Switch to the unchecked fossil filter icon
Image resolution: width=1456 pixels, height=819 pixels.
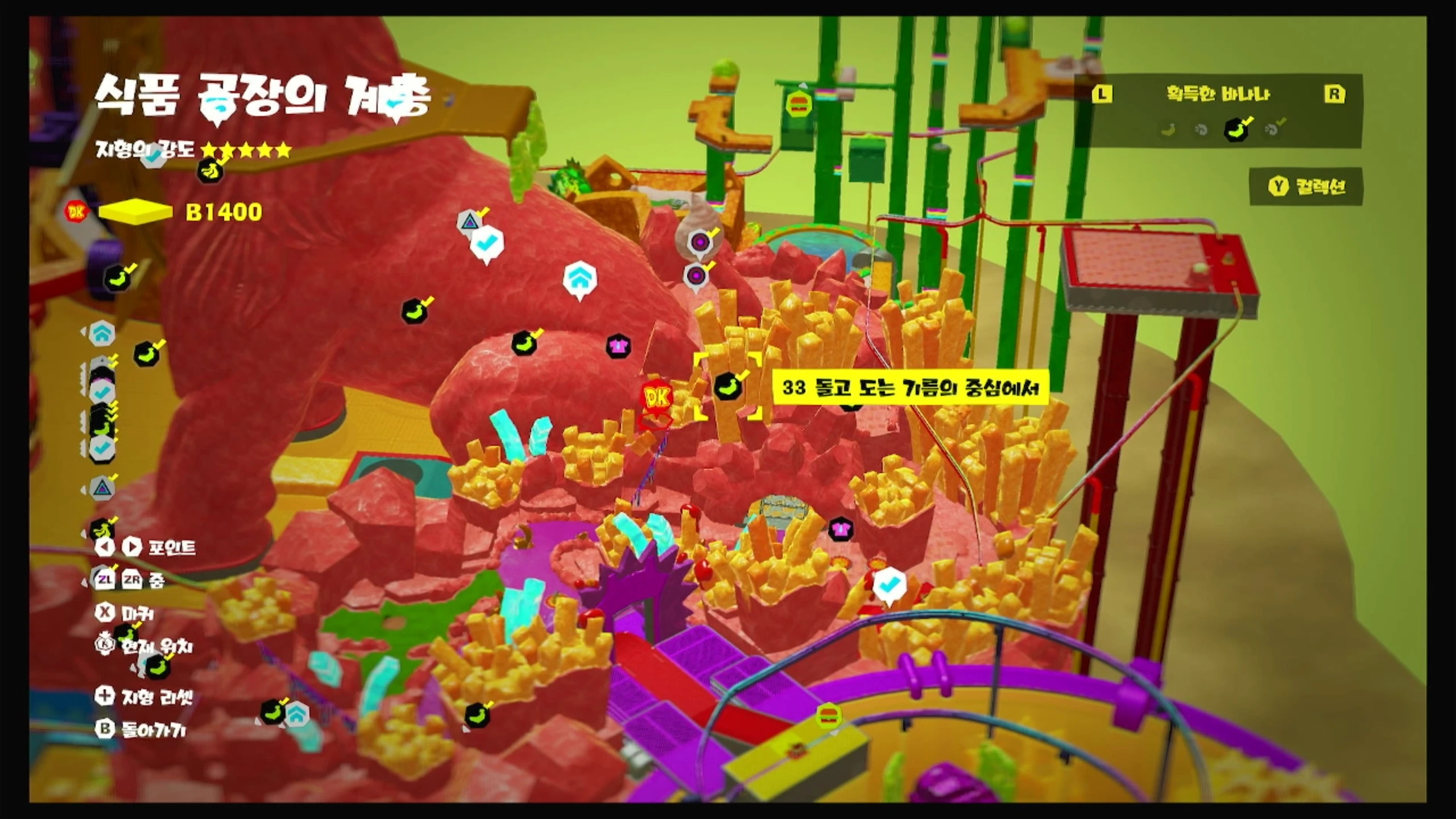(x=1201, y=130)
